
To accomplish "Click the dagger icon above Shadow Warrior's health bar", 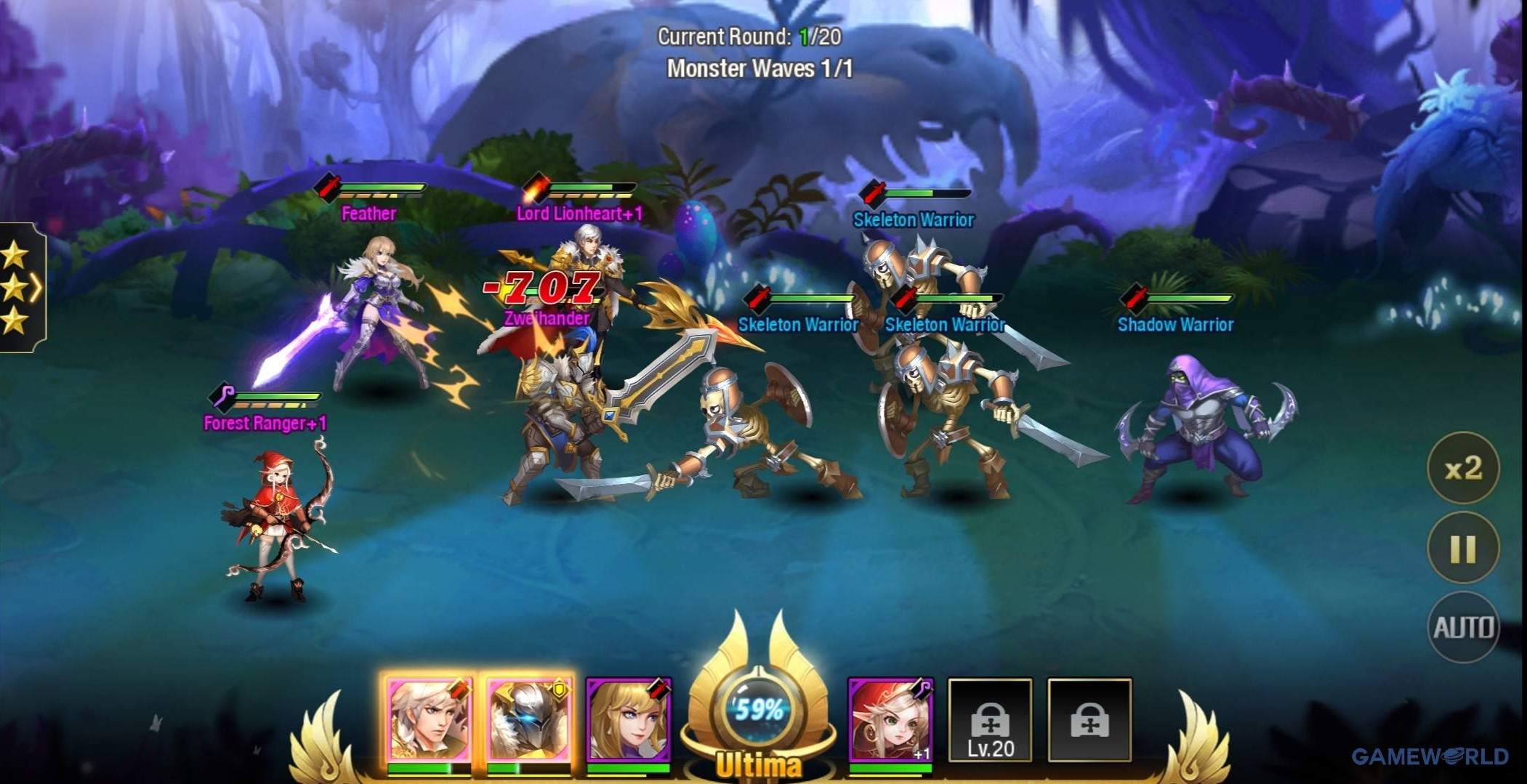I will [1135, 297].
